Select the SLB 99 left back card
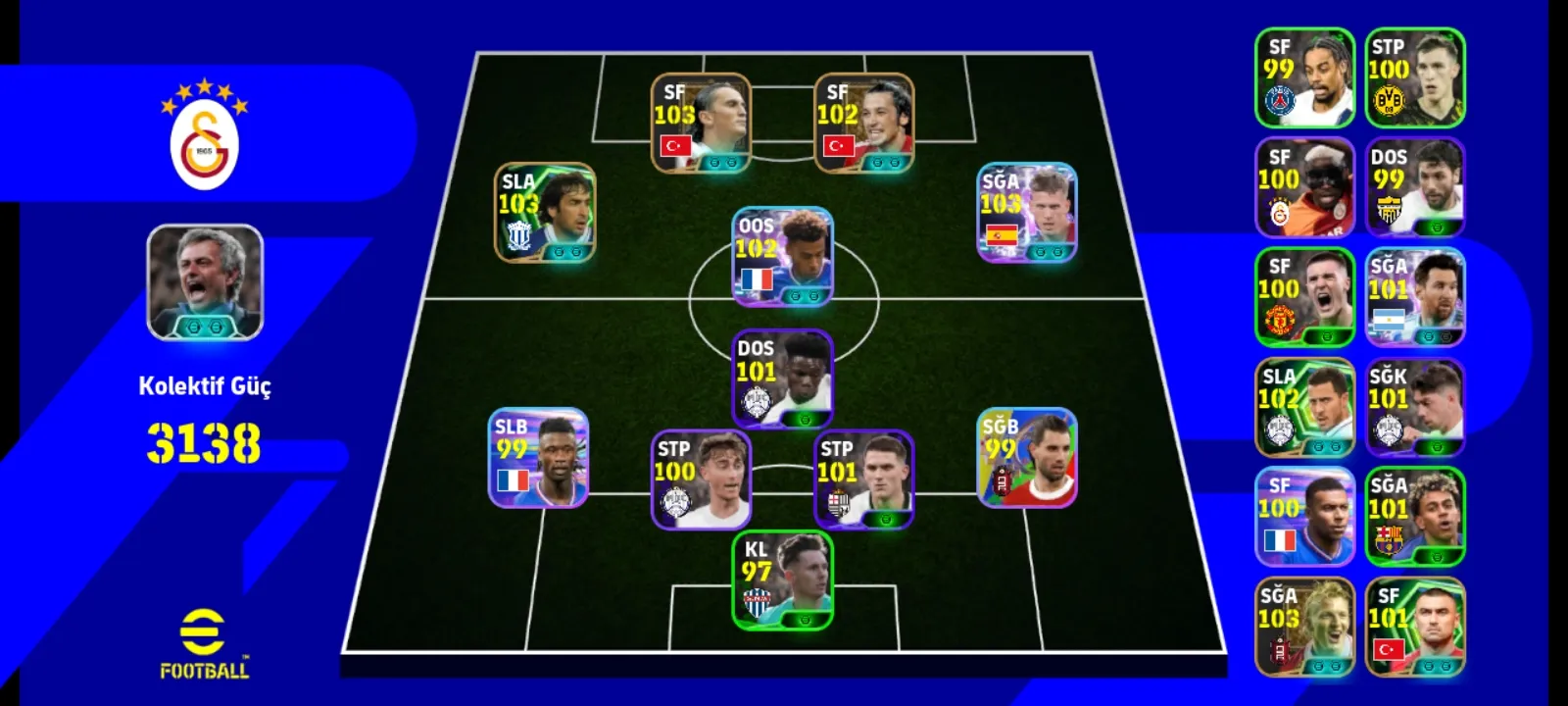 point(538,457)
